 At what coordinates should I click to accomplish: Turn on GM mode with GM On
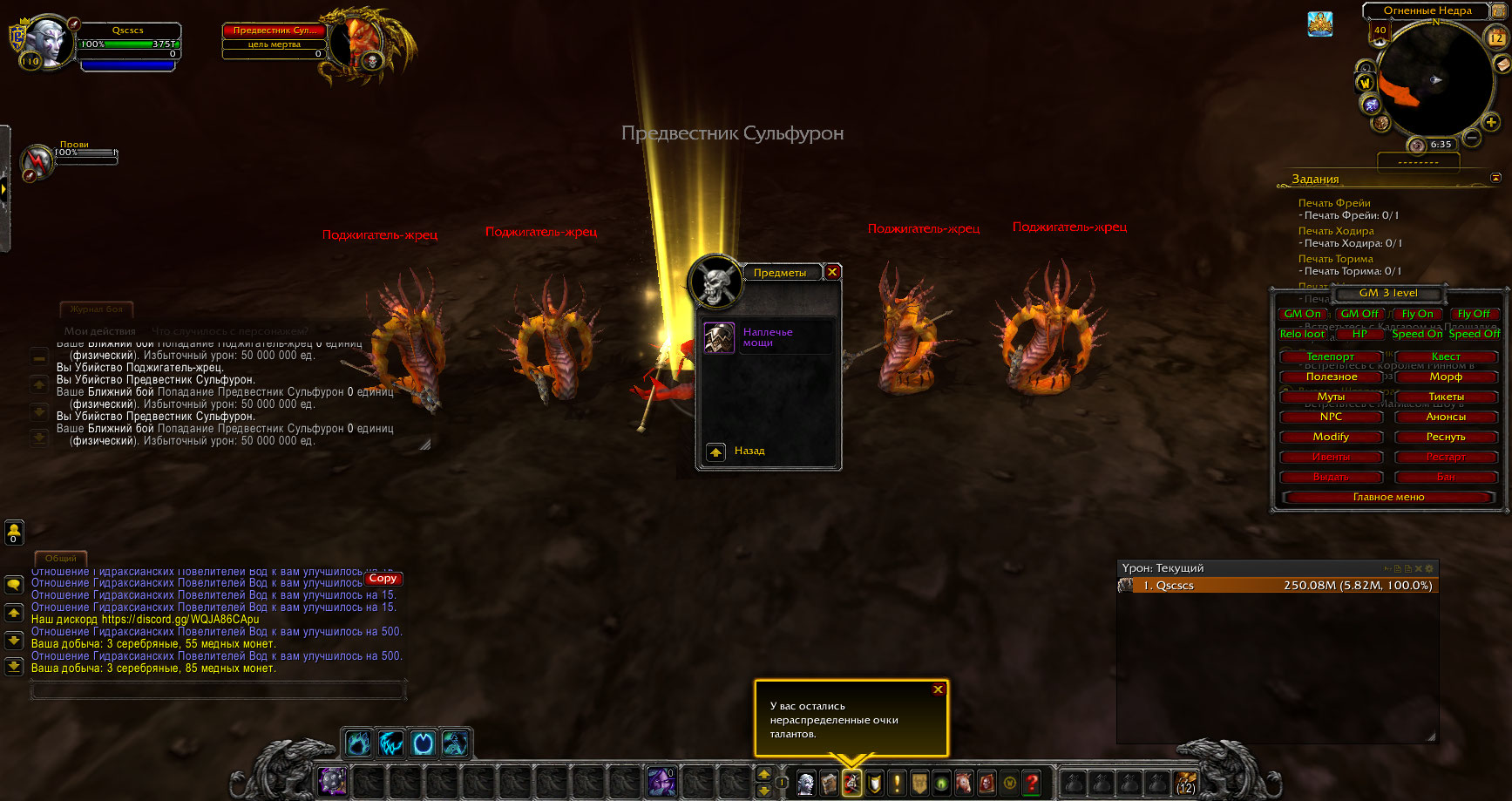click(x=1302, y=314)
